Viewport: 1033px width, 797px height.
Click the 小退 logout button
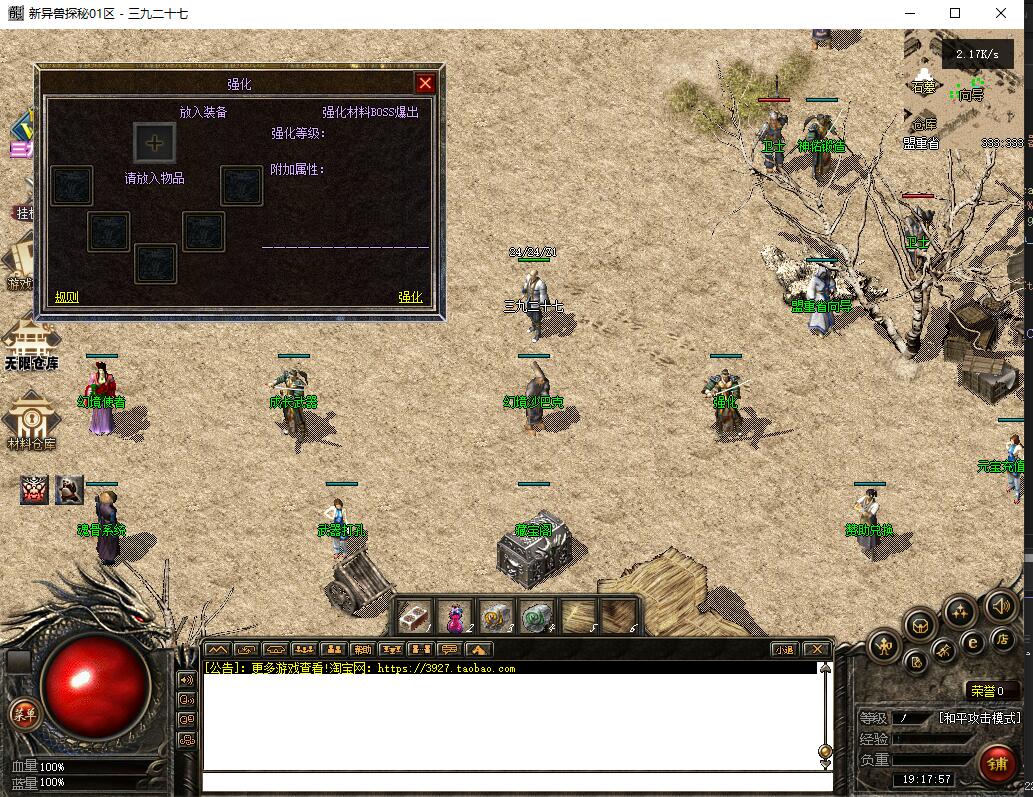pos(786,649)
